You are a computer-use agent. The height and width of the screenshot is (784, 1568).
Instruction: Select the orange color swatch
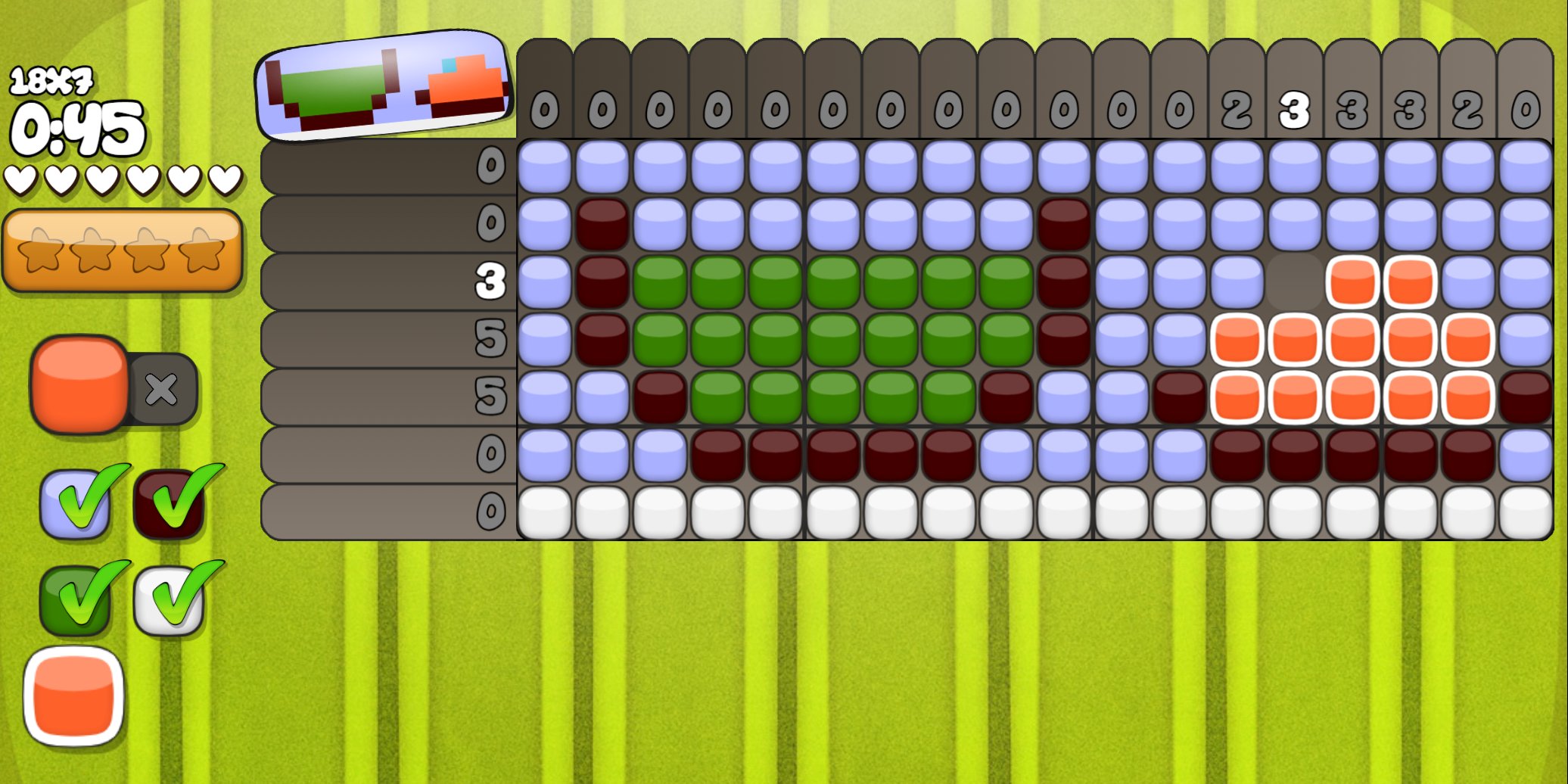(x=74, y=696)
